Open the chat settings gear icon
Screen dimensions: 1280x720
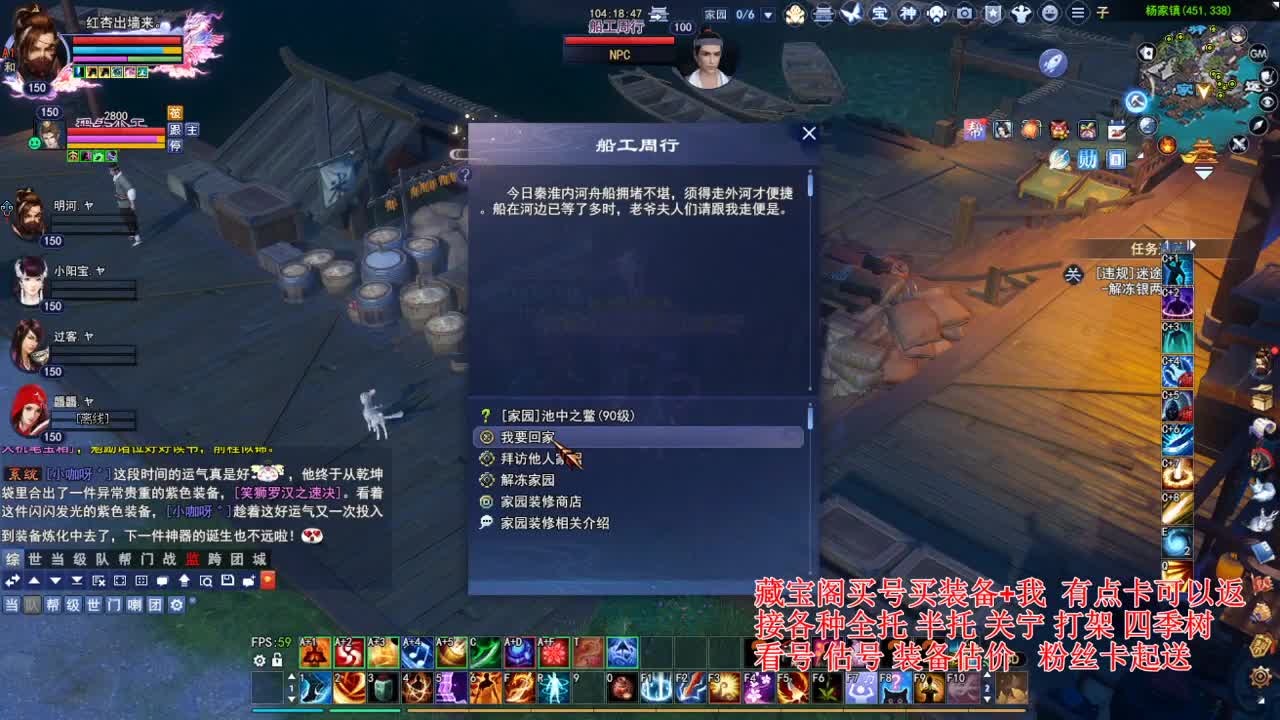pos(176,605)
